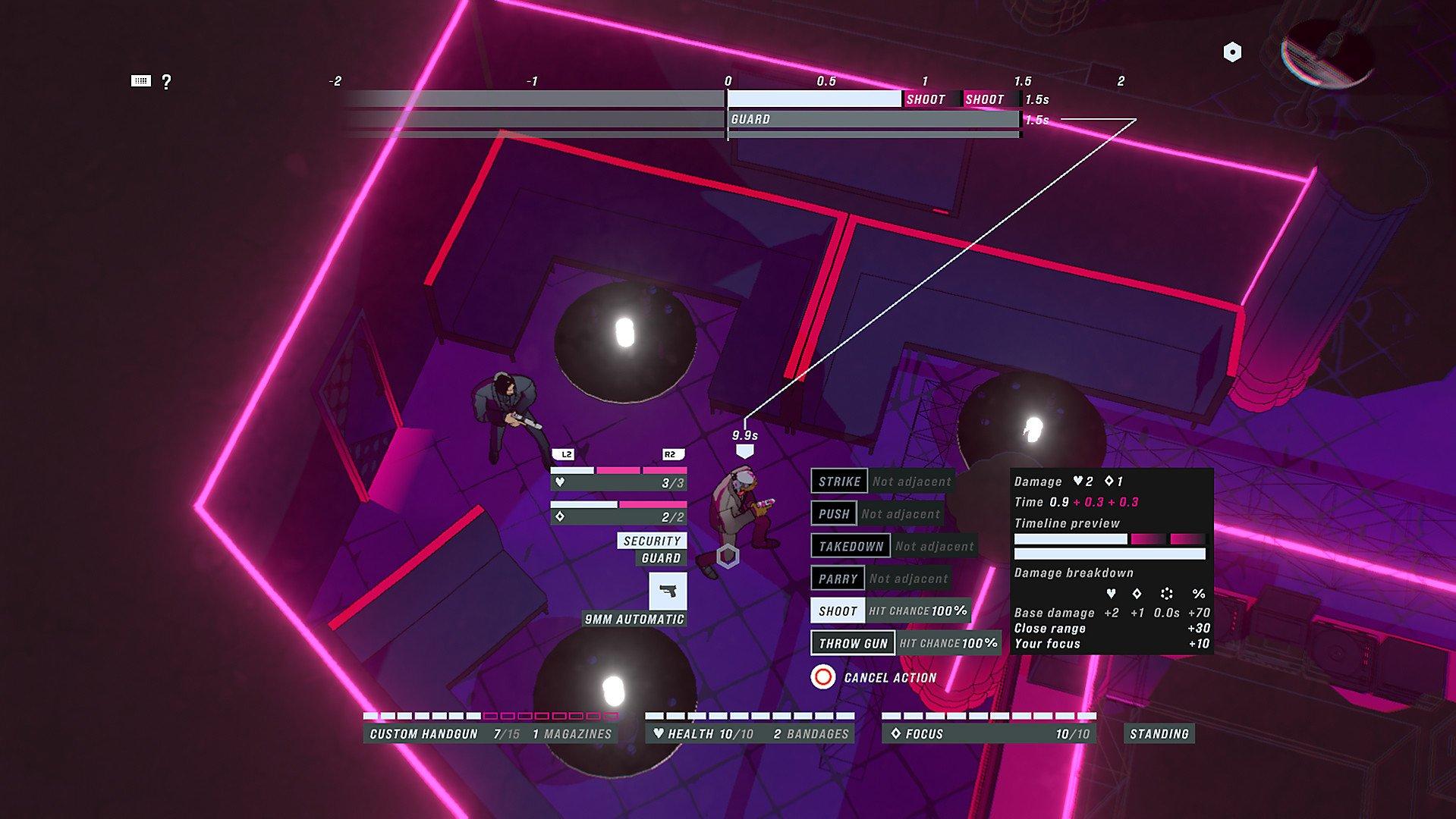This screenshot has width=1456, height=819.
Task: Click the first SHOOT marker on the timeline
Action: click(927, 99)
